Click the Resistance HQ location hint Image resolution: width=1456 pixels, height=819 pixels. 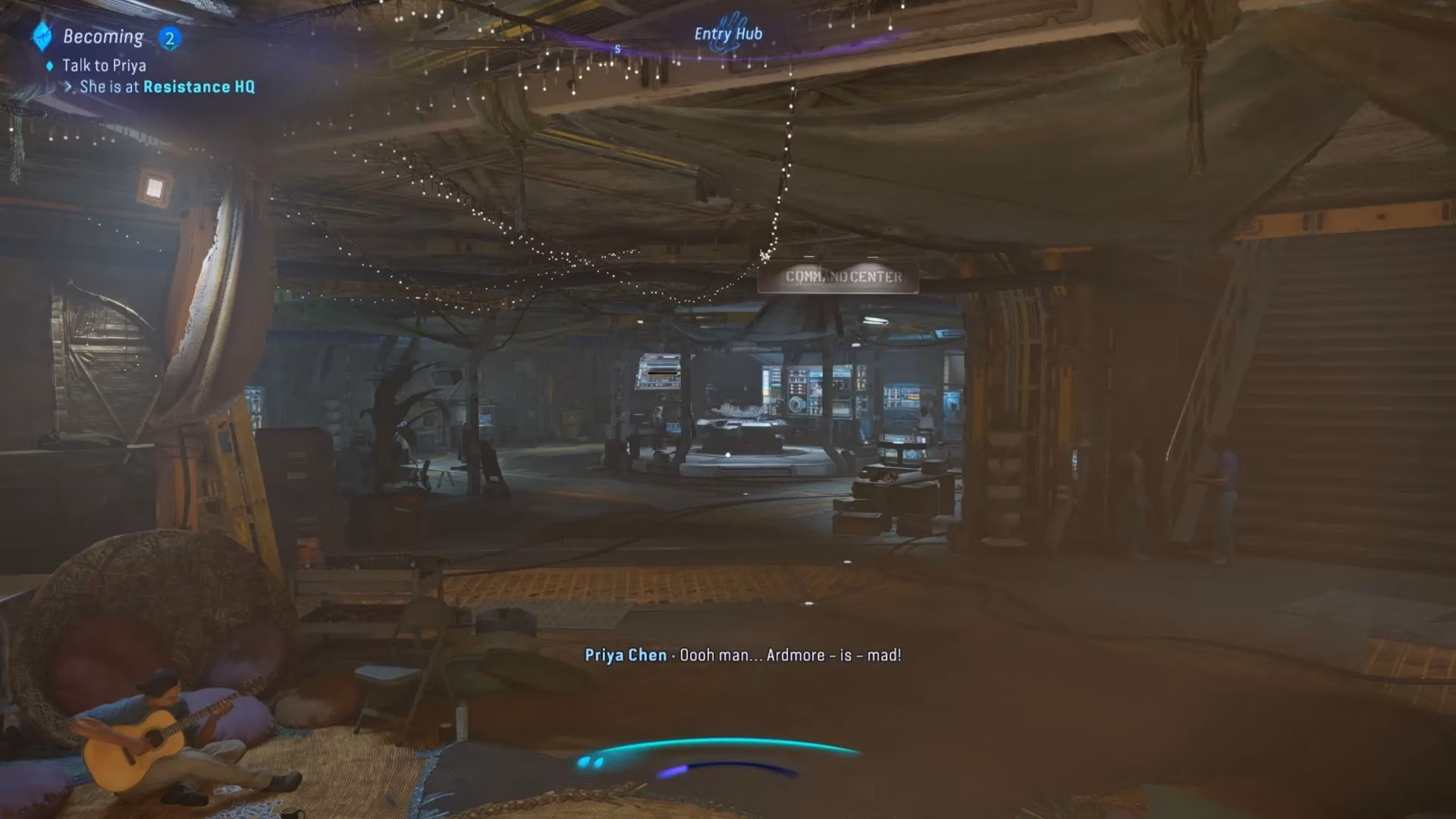(199, 86)
